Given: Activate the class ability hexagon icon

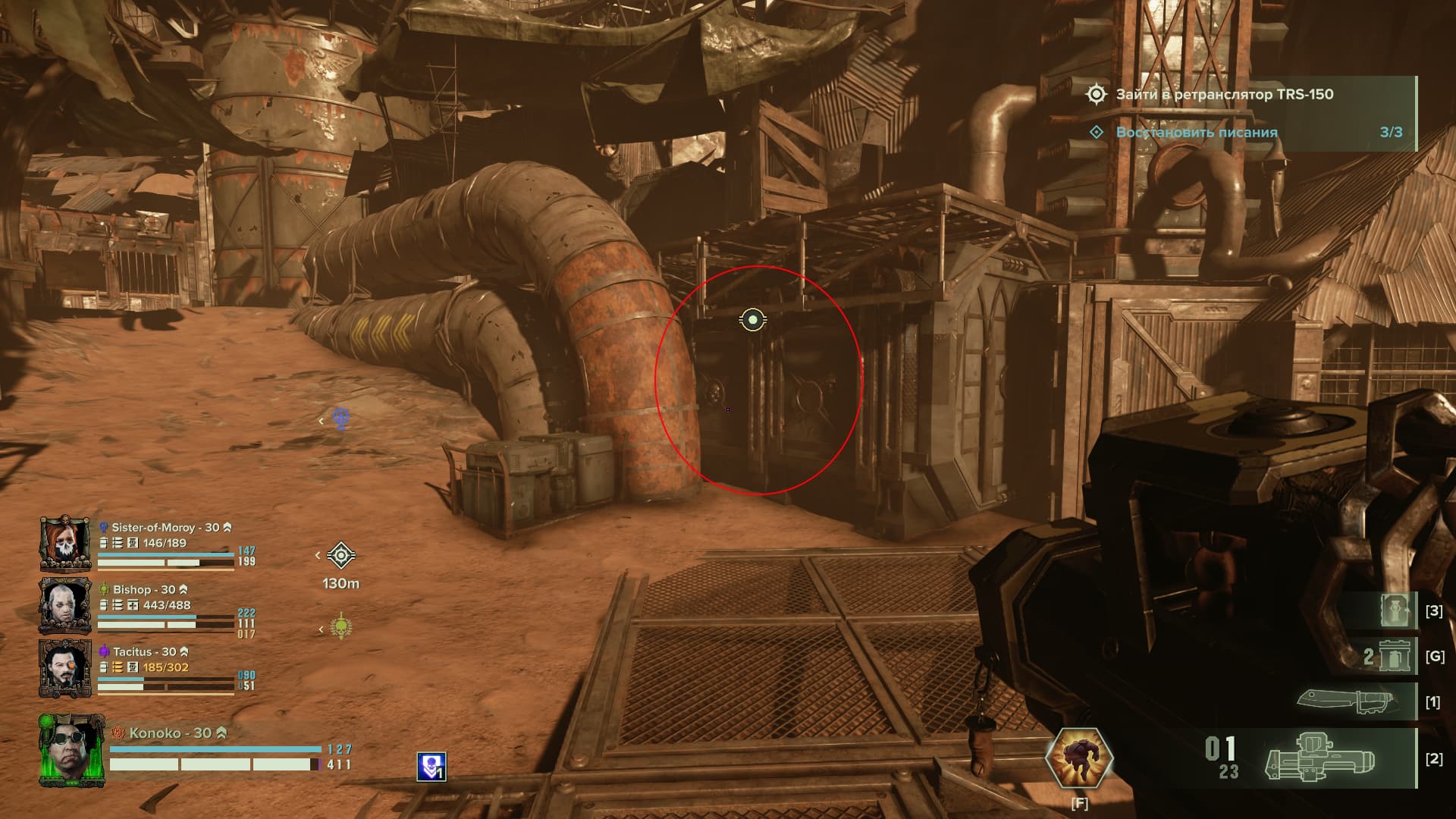Looking at the screenshot, I should click(x=1078, y=757).
